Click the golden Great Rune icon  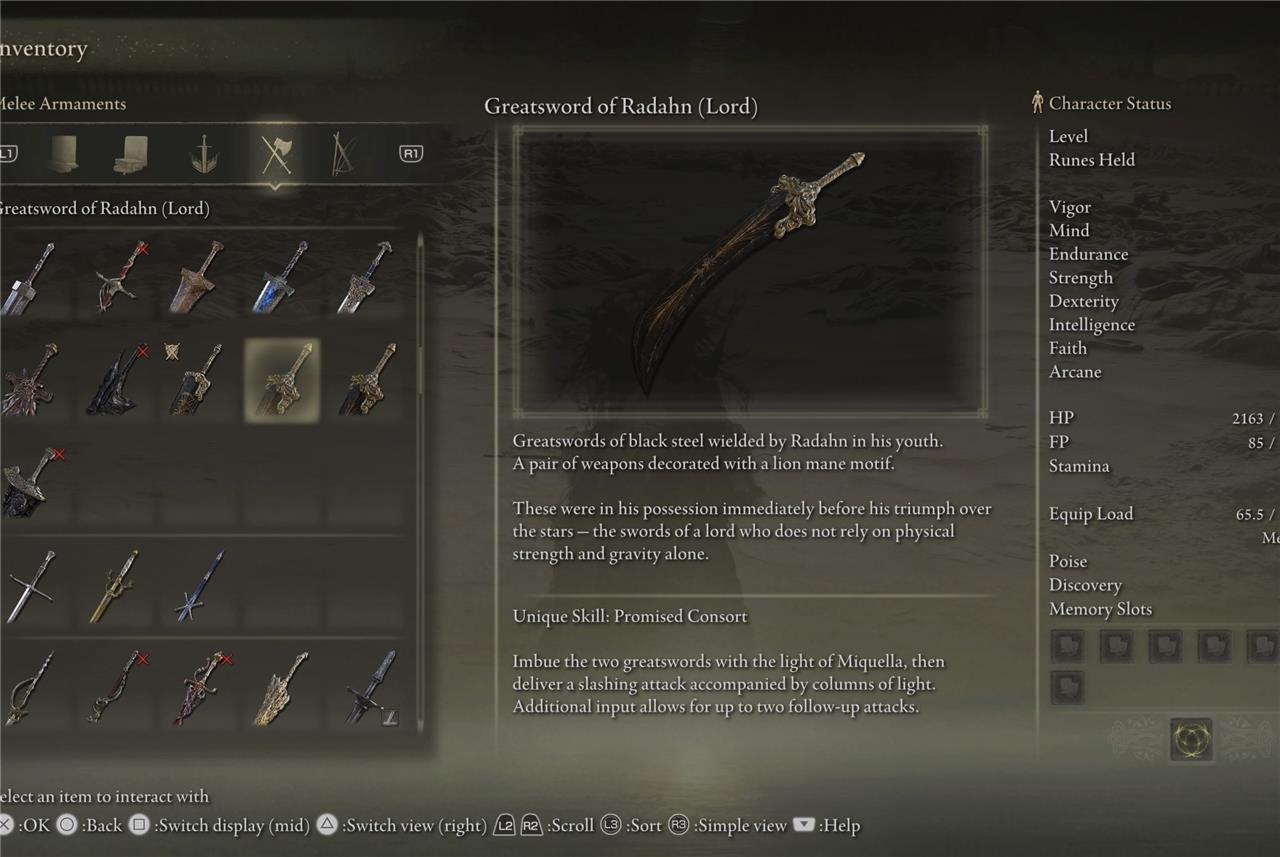tap(1190, 739)
